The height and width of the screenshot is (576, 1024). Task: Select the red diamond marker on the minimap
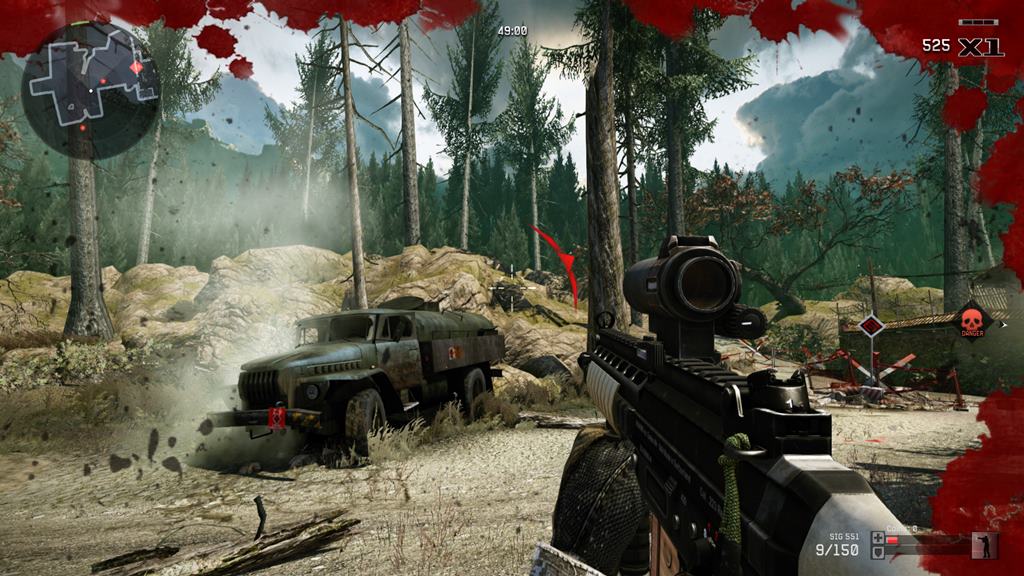tap(136, 67)
